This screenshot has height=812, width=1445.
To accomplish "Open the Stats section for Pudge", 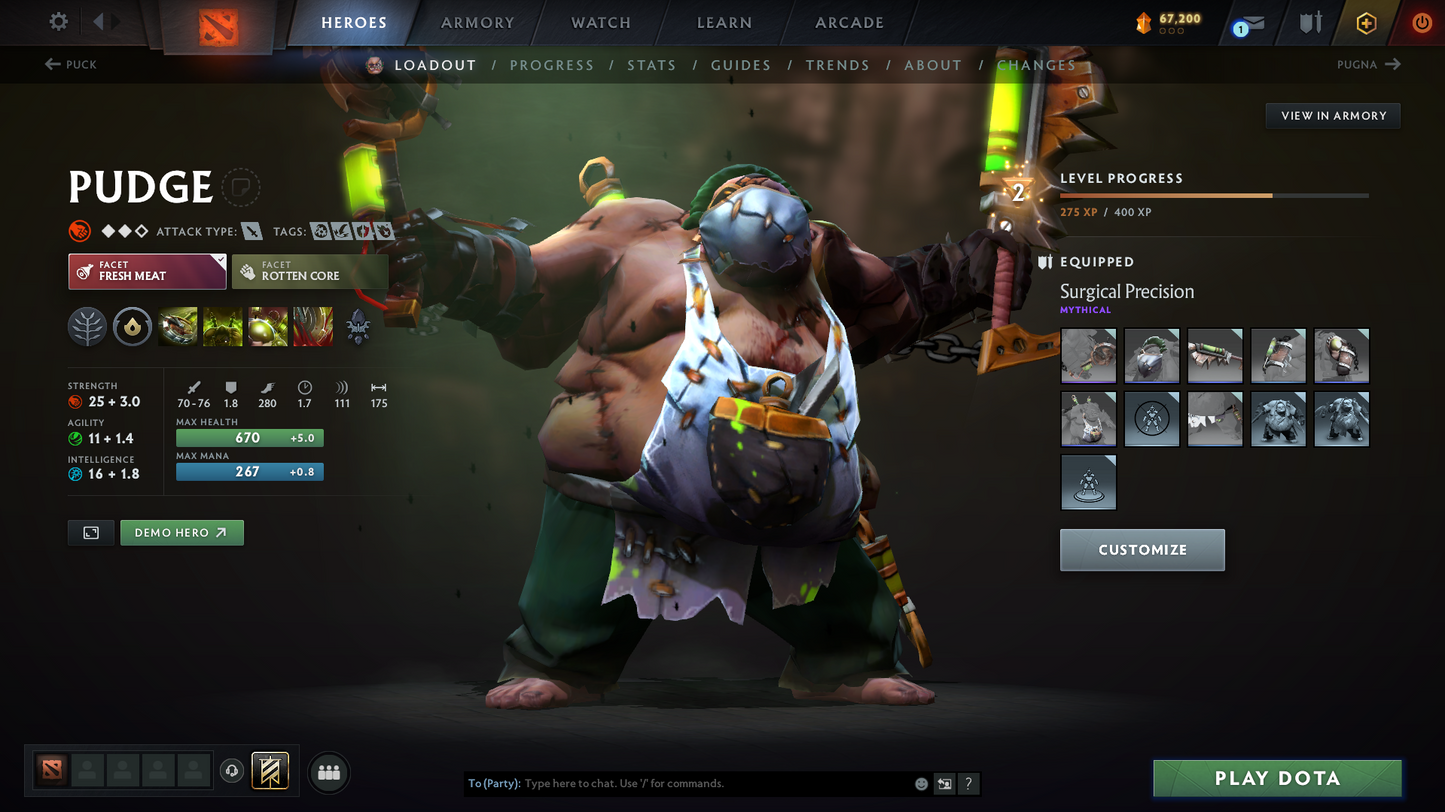I will pos(652,64).
